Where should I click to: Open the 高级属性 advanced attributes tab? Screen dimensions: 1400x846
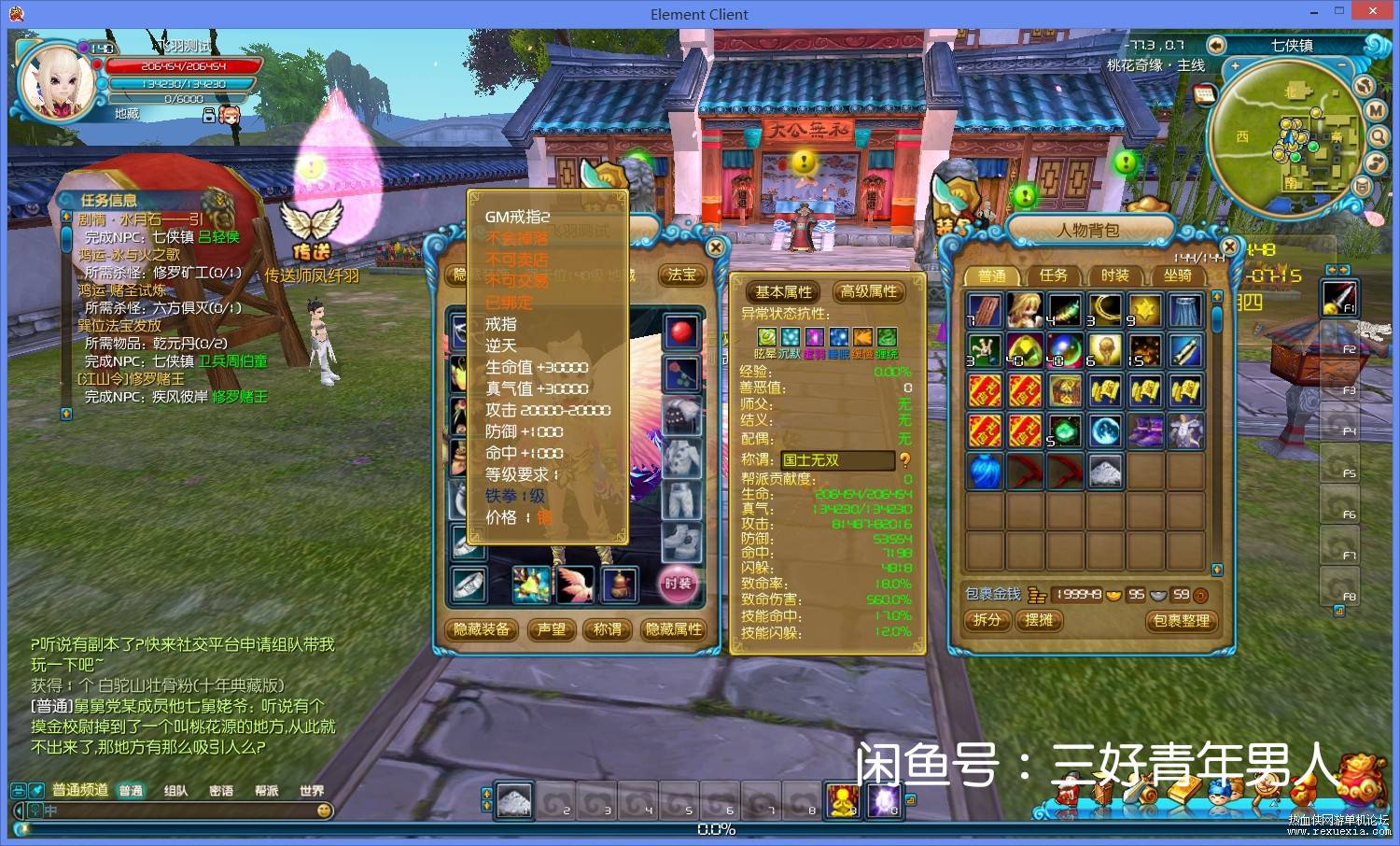(869, 291)
